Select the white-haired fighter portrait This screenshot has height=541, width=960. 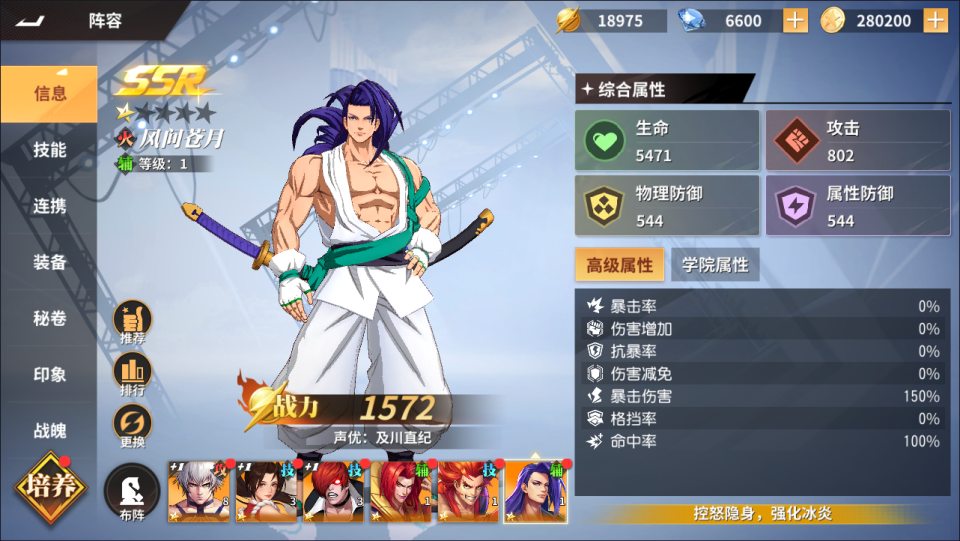[x=198, y=492]
